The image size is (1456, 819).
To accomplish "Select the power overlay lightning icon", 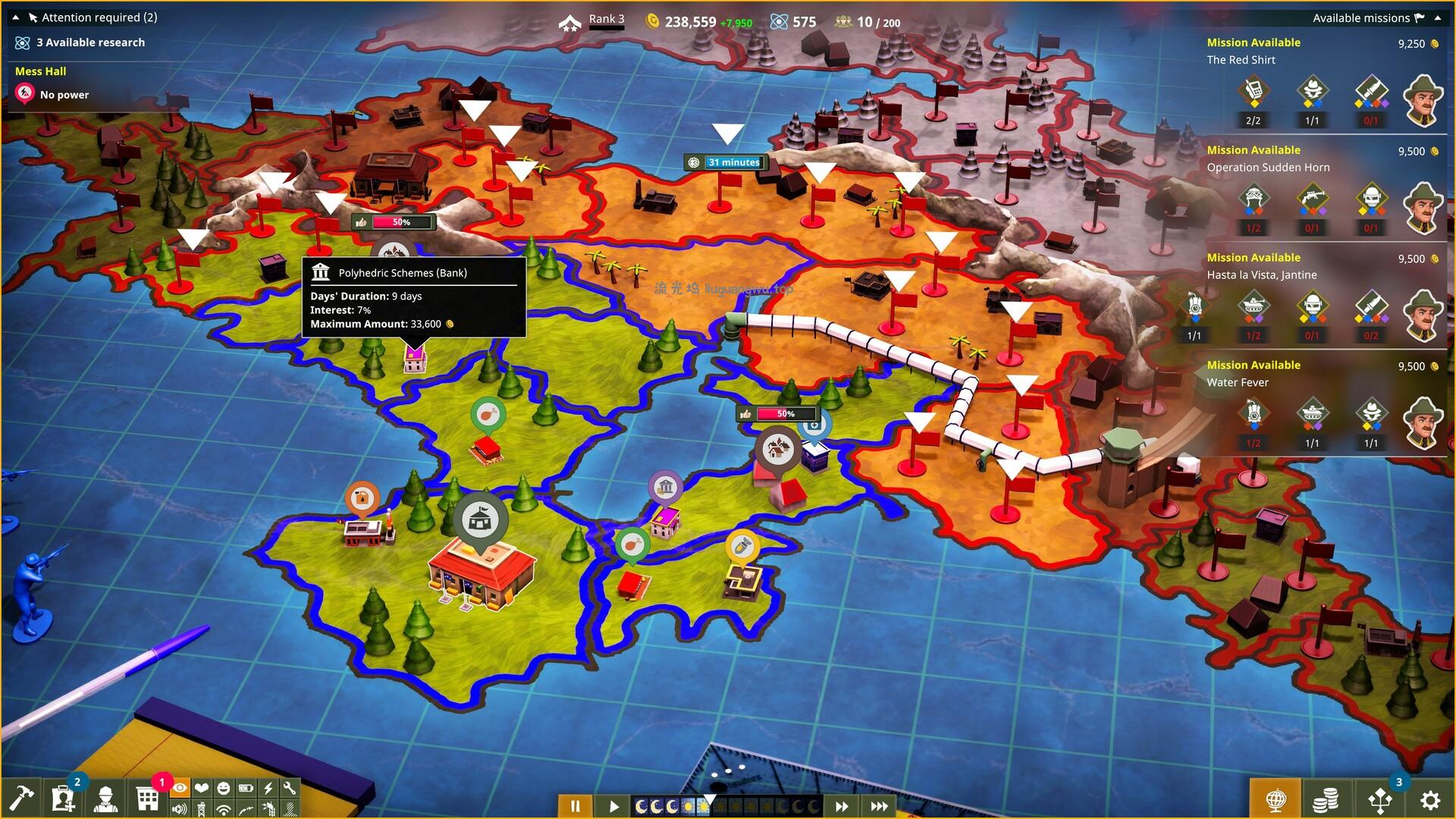I will pos(268,789).
